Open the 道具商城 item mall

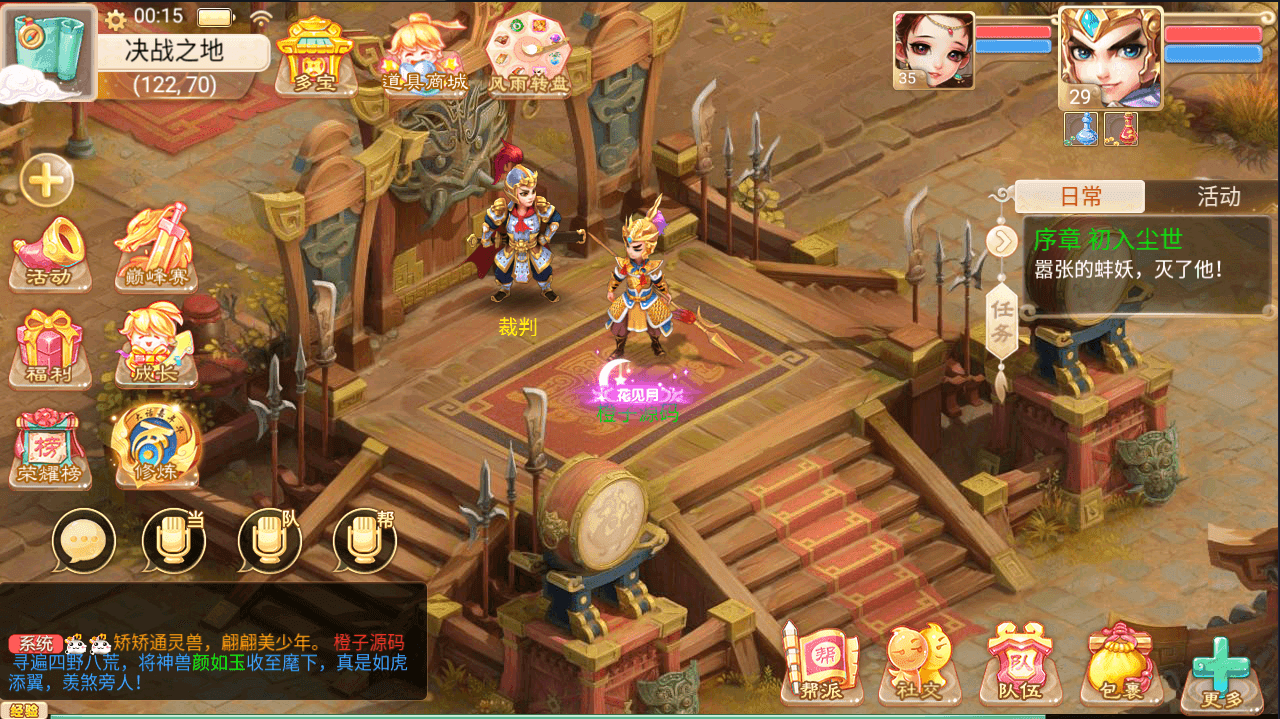tap(425, 56)
